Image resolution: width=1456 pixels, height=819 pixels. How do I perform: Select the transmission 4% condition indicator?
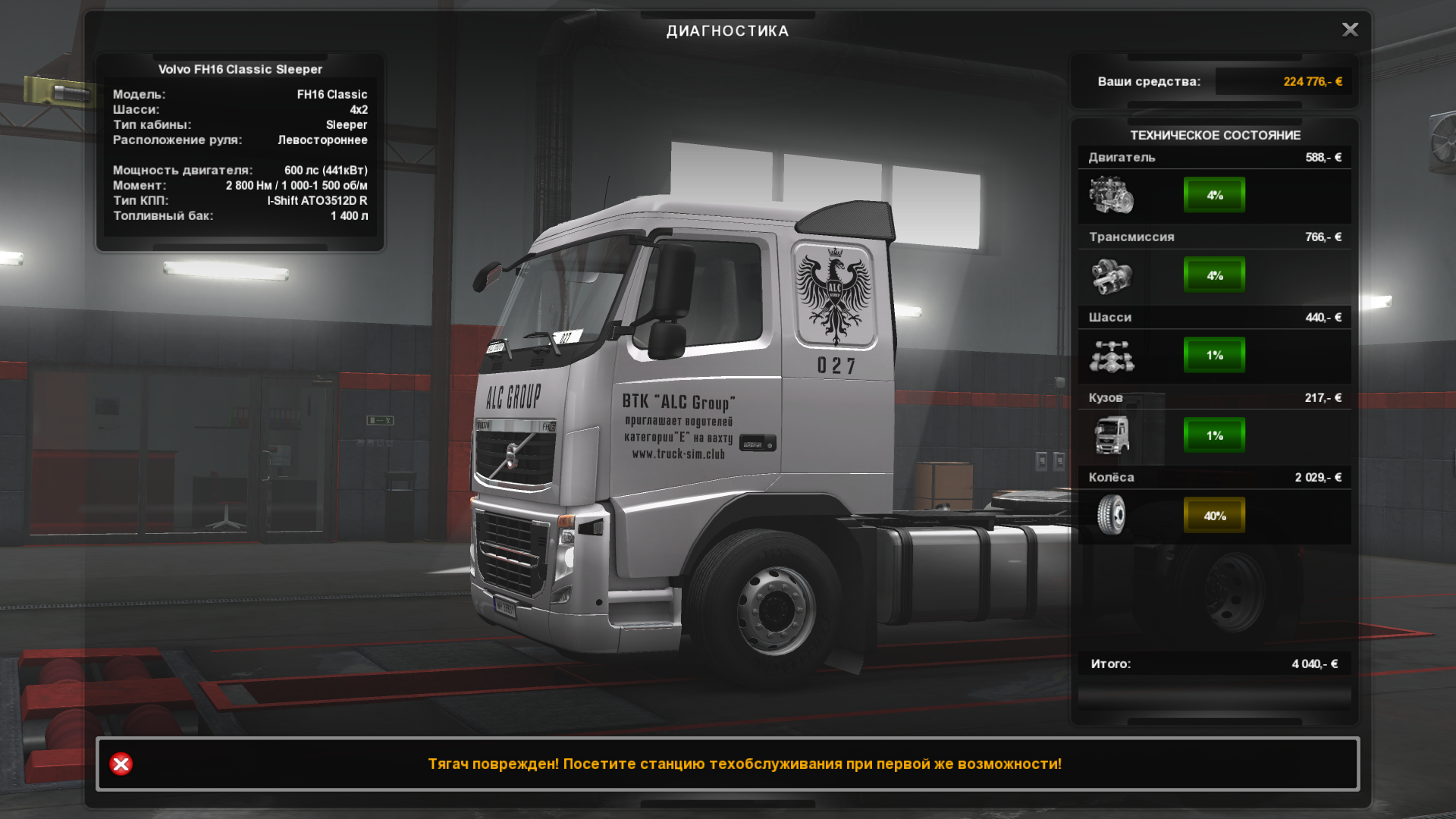[x=1214, y=275]
